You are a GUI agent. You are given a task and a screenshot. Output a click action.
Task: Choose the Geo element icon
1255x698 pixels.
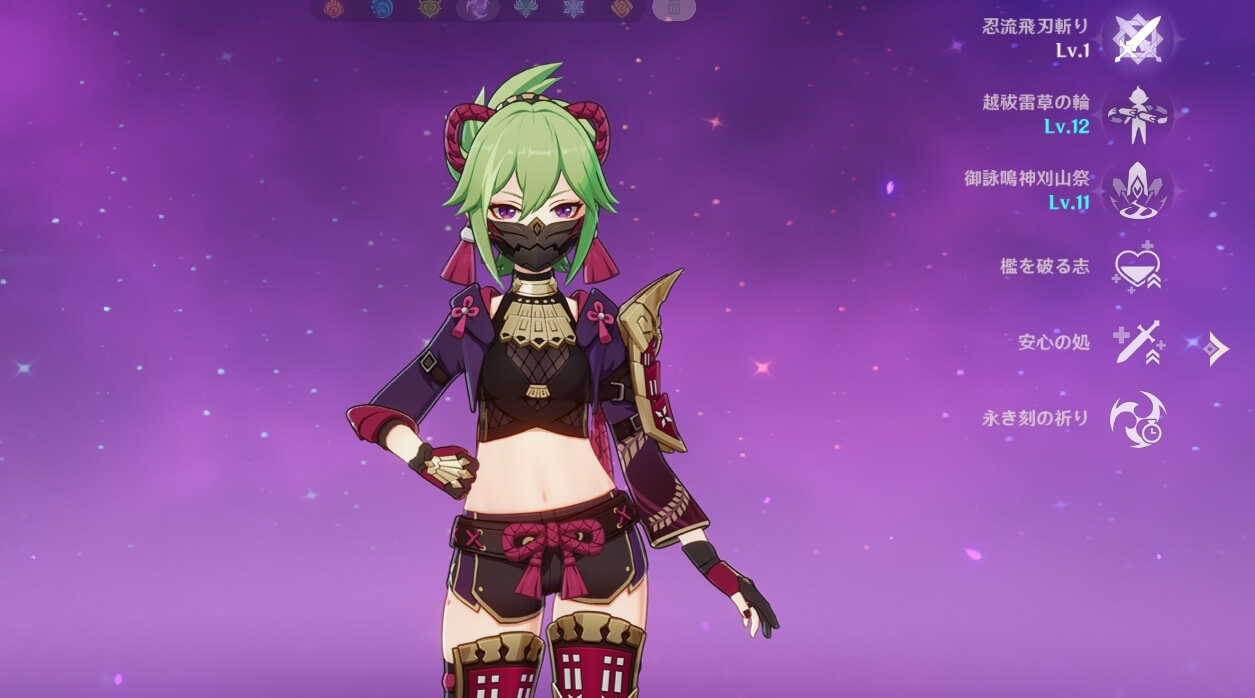click(621, 9)
